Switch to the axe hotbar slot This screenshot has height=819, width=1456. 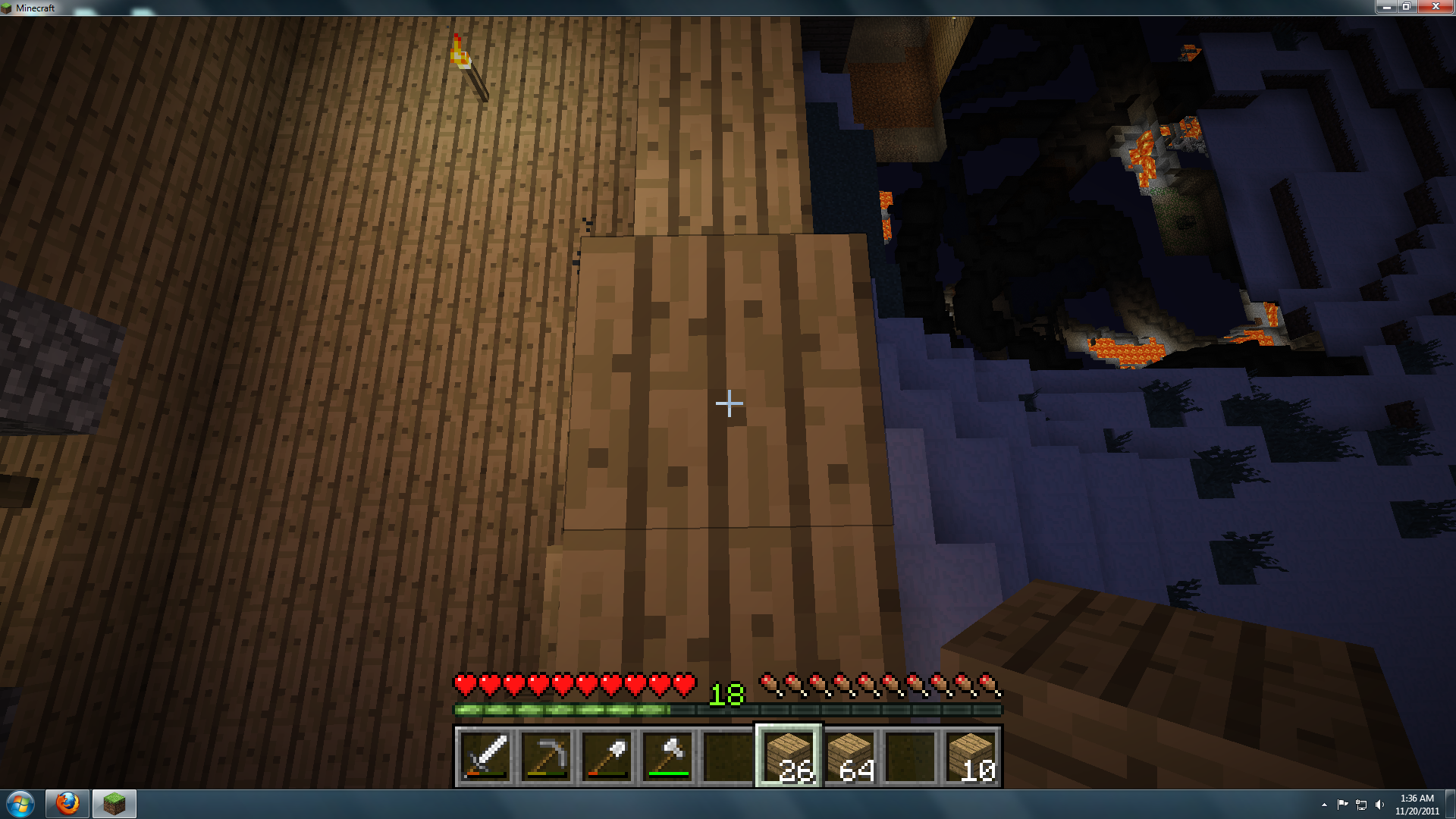[667, 756]
